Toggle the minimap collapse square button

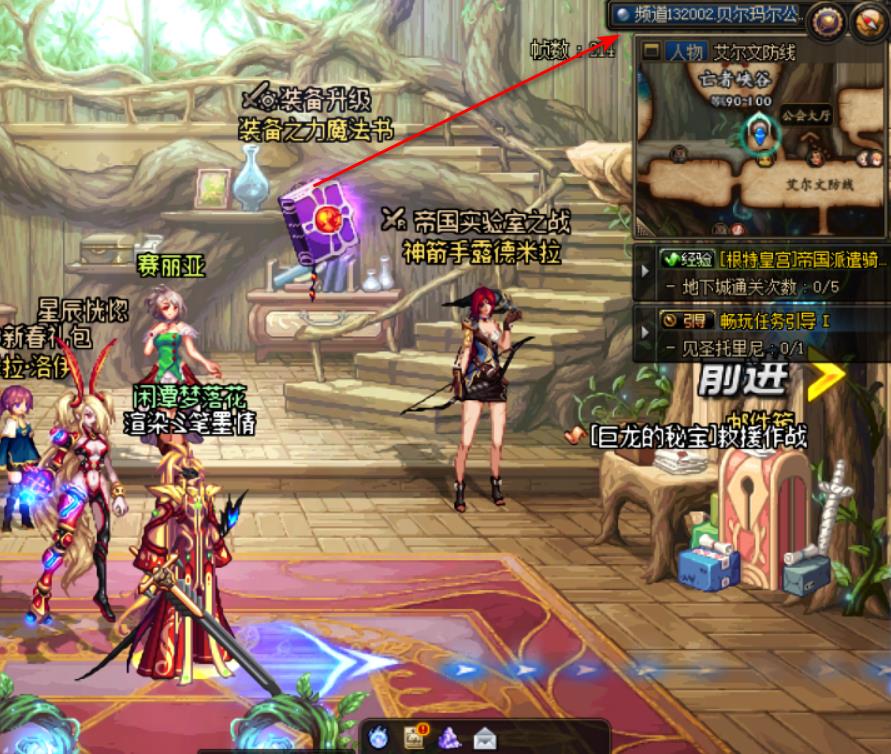(651, 51)
